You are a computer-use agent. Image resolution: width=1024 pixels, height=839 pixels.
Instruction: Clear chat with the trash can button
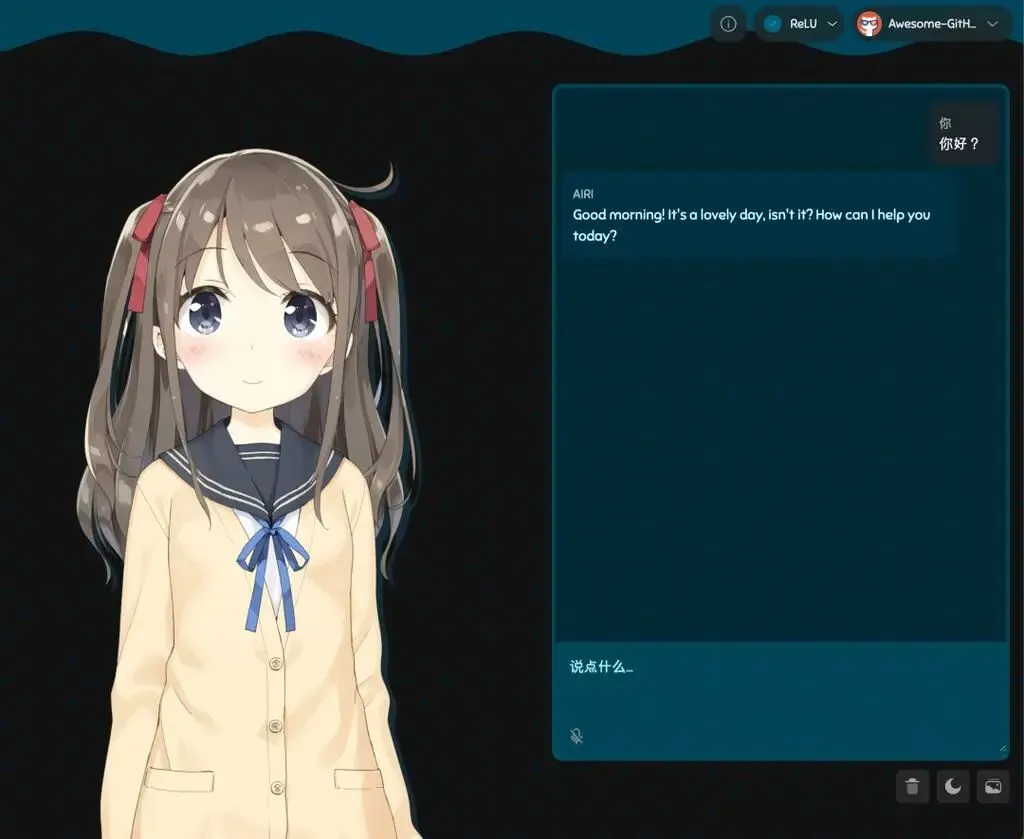coord(912,787)
